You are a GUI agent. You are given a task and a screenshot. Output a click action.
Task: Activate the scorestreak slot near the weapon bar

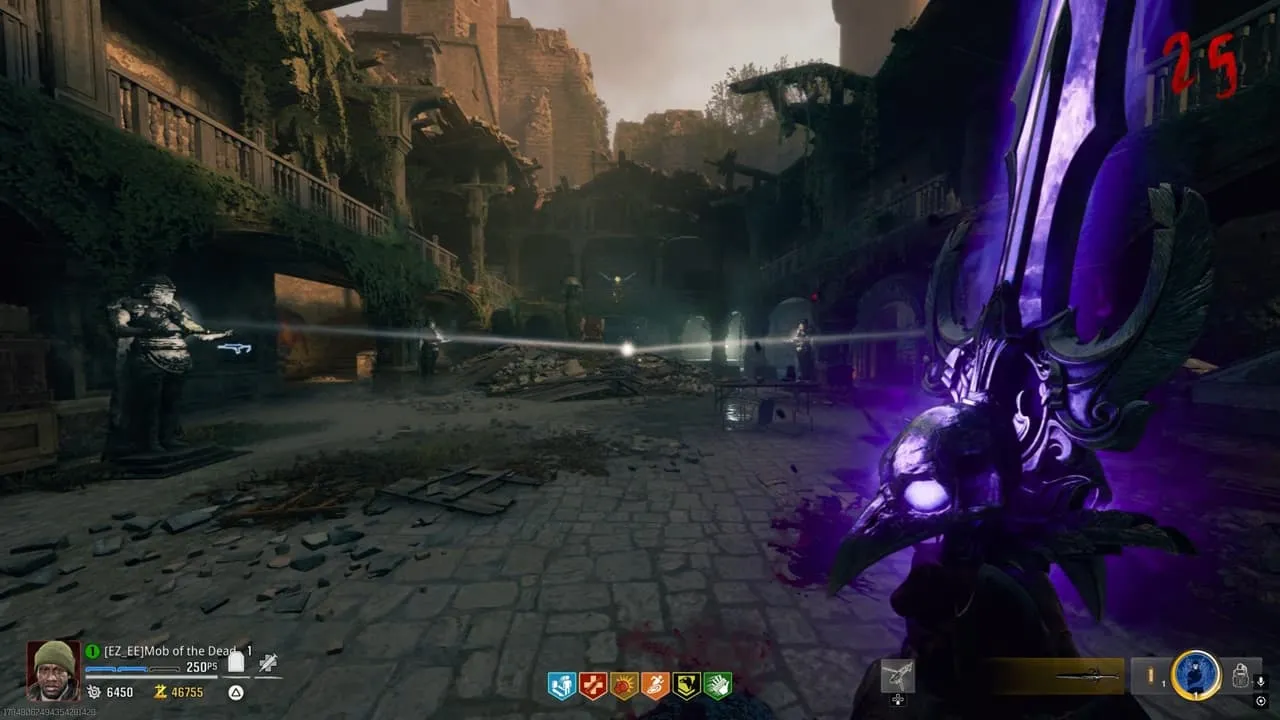point(897,676)
